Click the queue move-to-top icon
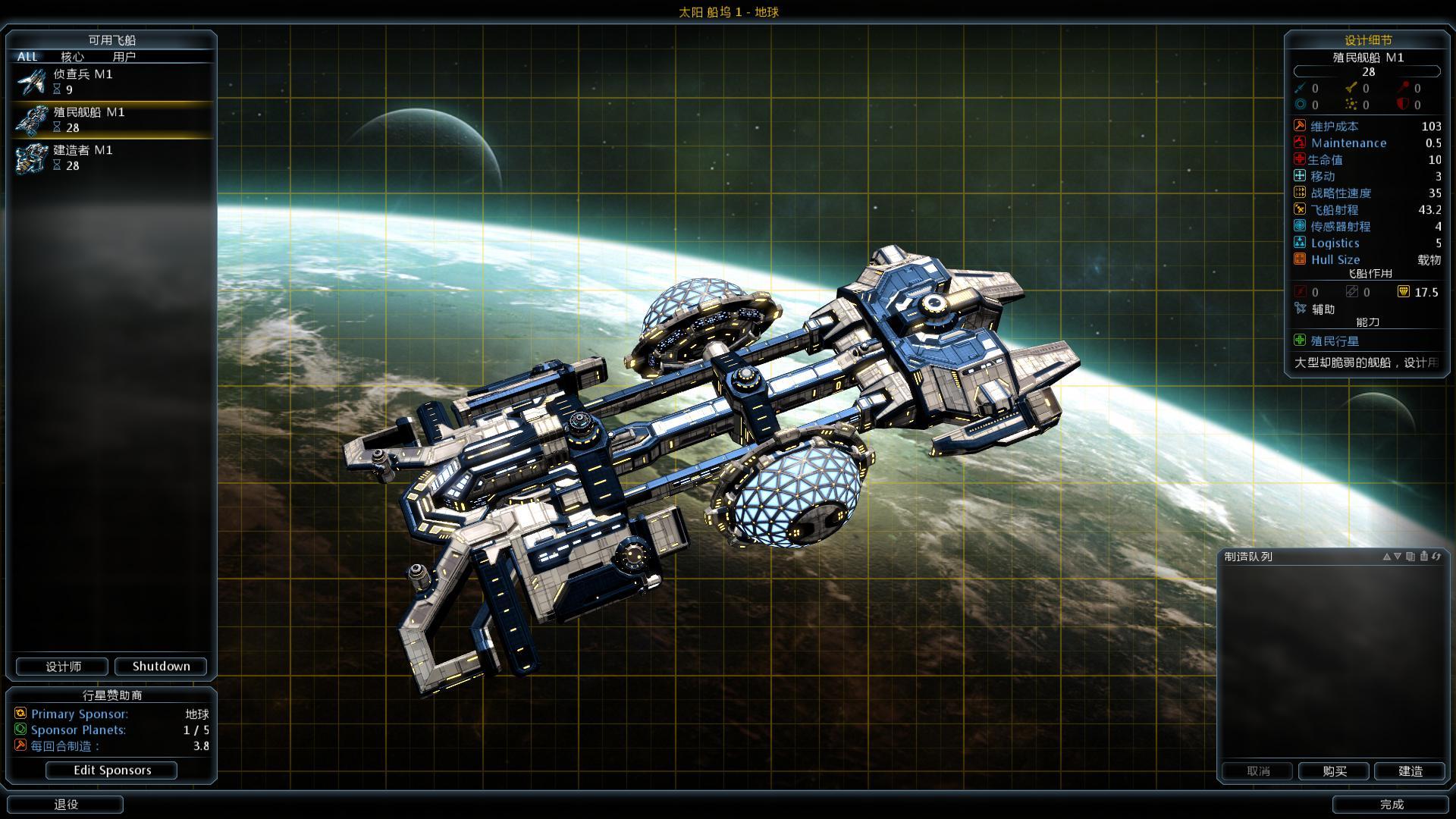This screenshot has height=819, width=1456. pyautogui.click(x=1423, y=556)
